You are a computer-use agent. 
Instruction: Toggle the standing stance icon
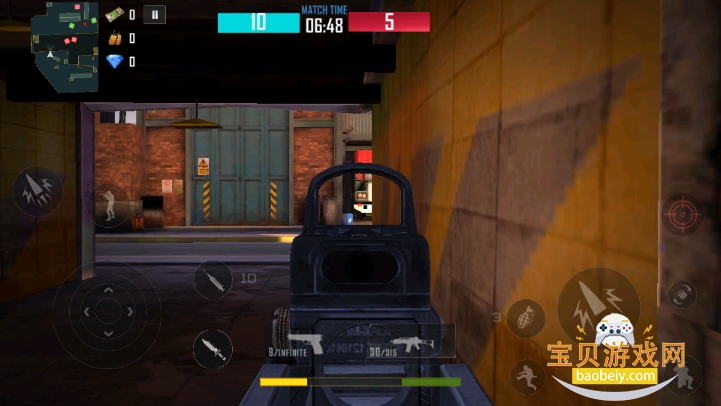coord(107,207)
